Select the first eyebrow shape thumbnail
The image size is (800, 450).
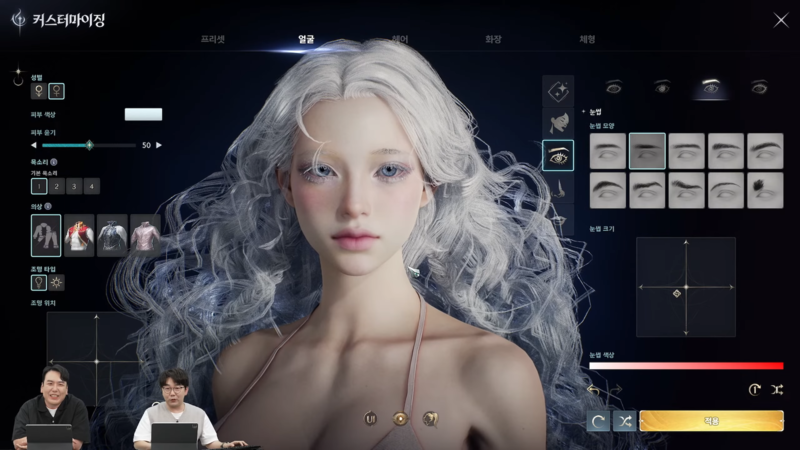coord(608,151)
